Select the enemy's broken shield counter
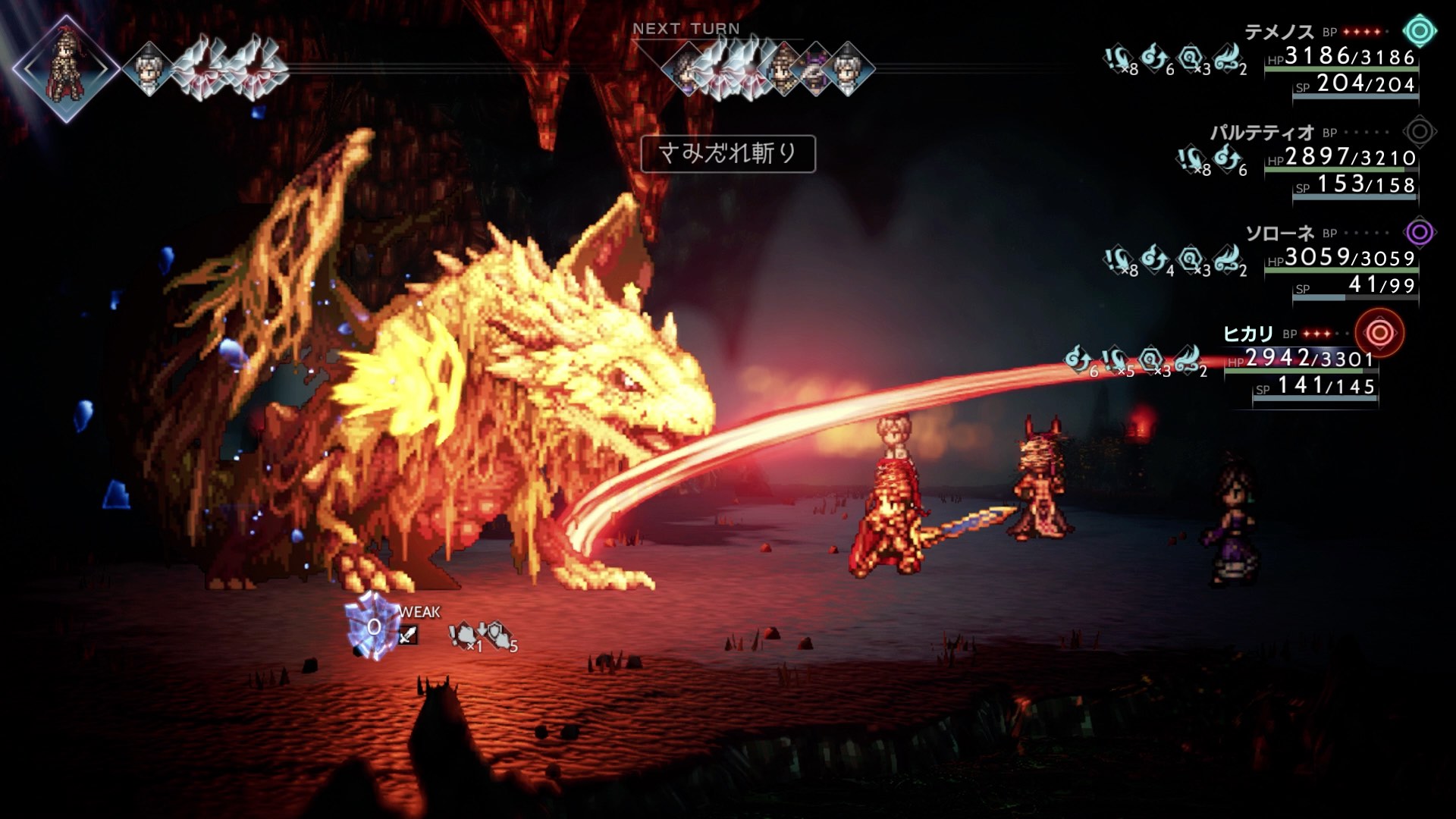The height and width of the screenshot is (819, 1456). pos(372,626)
